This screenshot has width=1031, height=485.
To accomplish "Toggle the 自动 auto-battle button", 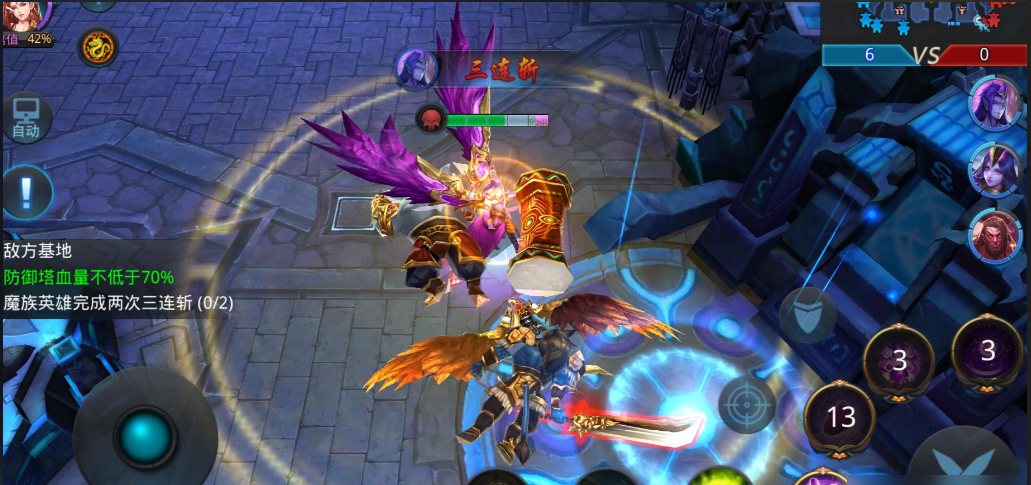I will 26,118.
